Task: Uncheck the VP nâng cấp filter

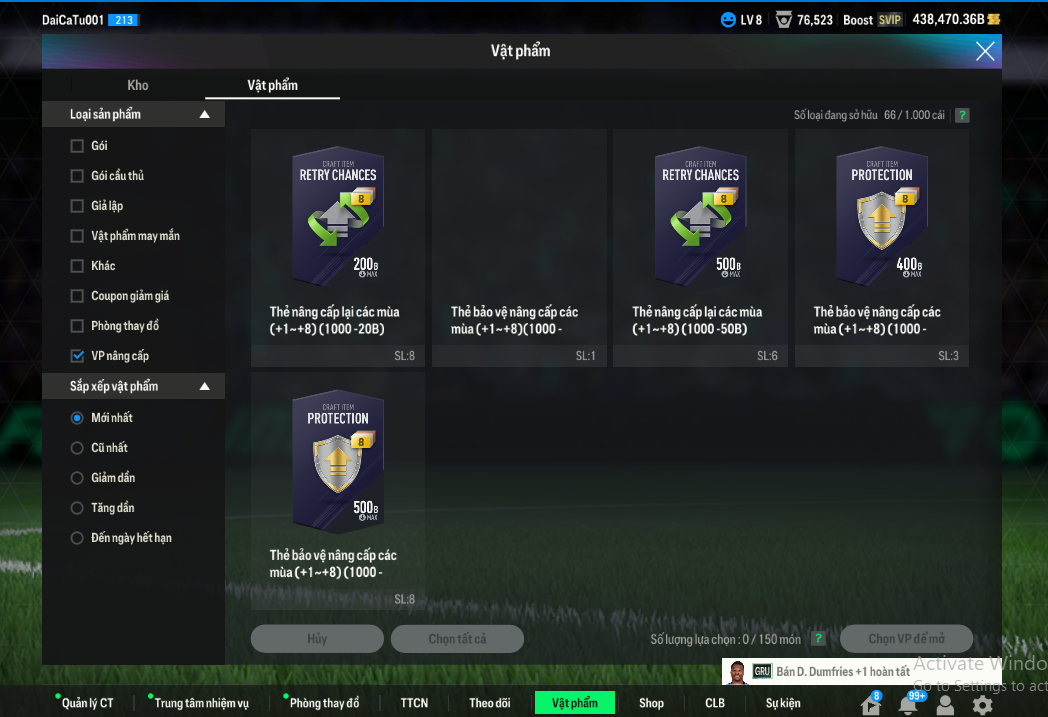Action: click(78, 356)
